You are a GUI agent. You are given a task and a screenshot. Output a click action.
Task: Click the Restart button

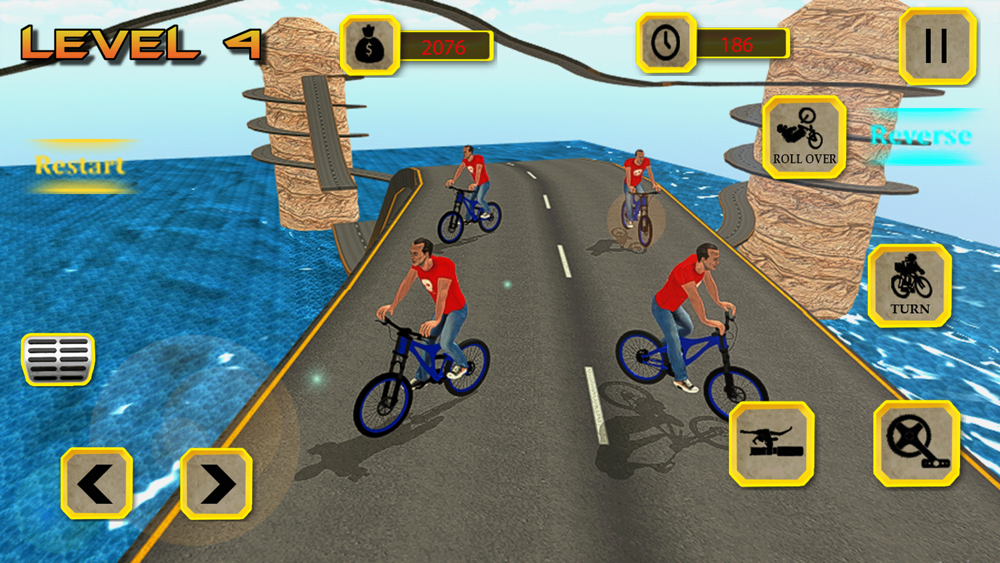coord(80,165)
